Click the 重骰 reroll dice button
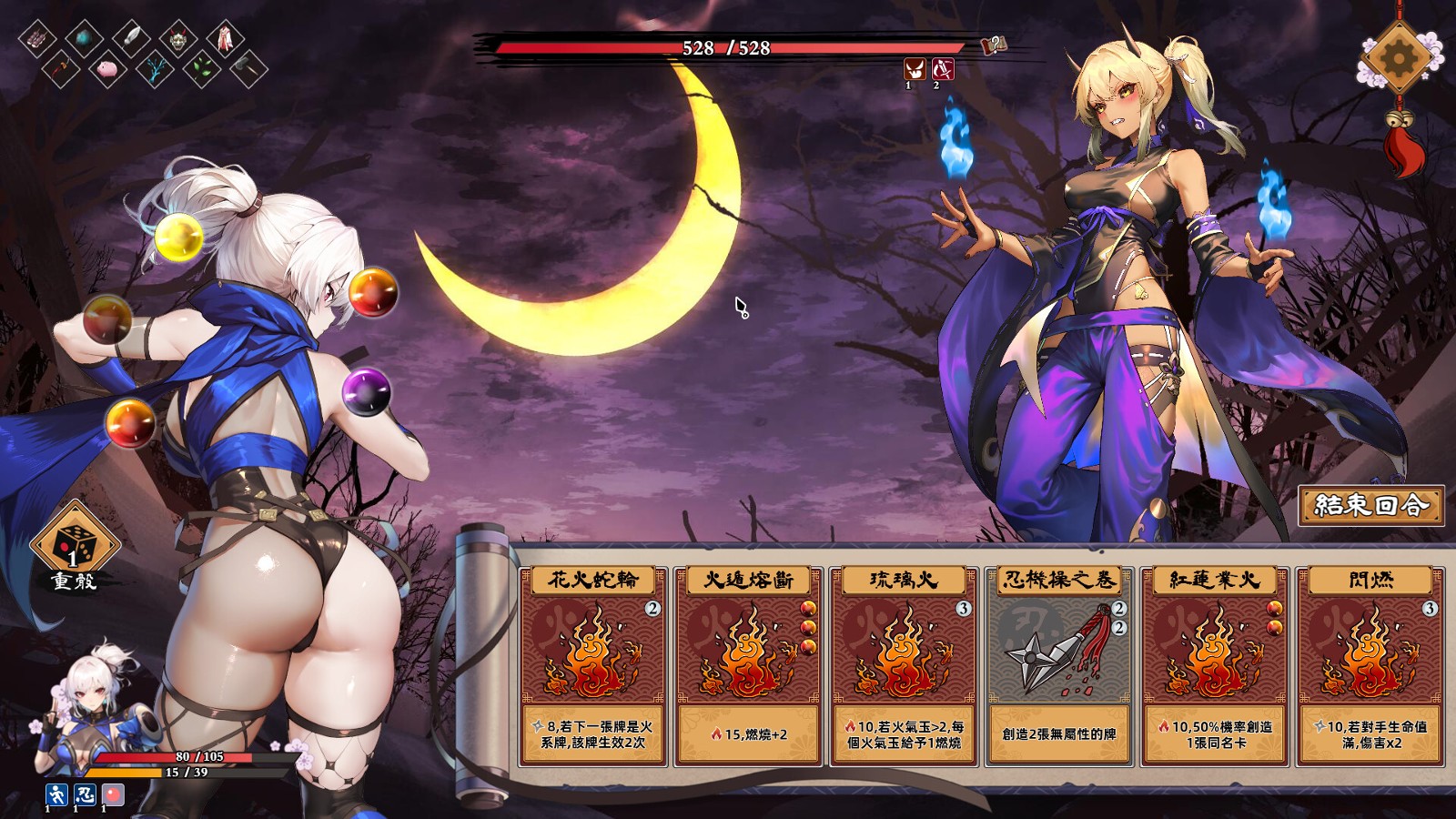The height and width of the screenshot is (819, 1456). [x=75, y=546]
